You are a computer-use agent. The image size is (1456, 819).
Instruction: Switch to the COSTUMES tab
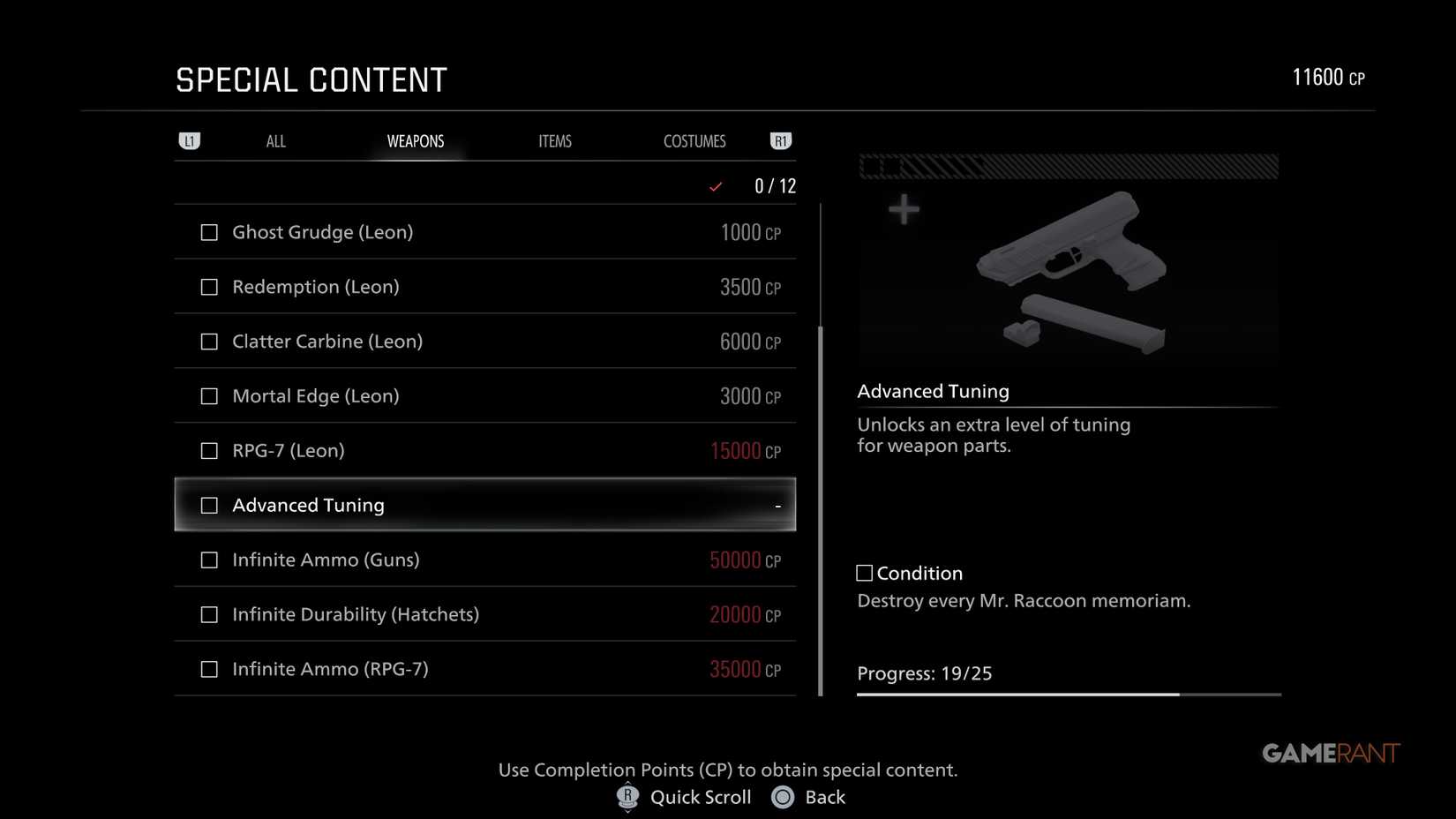[x=694, y=140]
